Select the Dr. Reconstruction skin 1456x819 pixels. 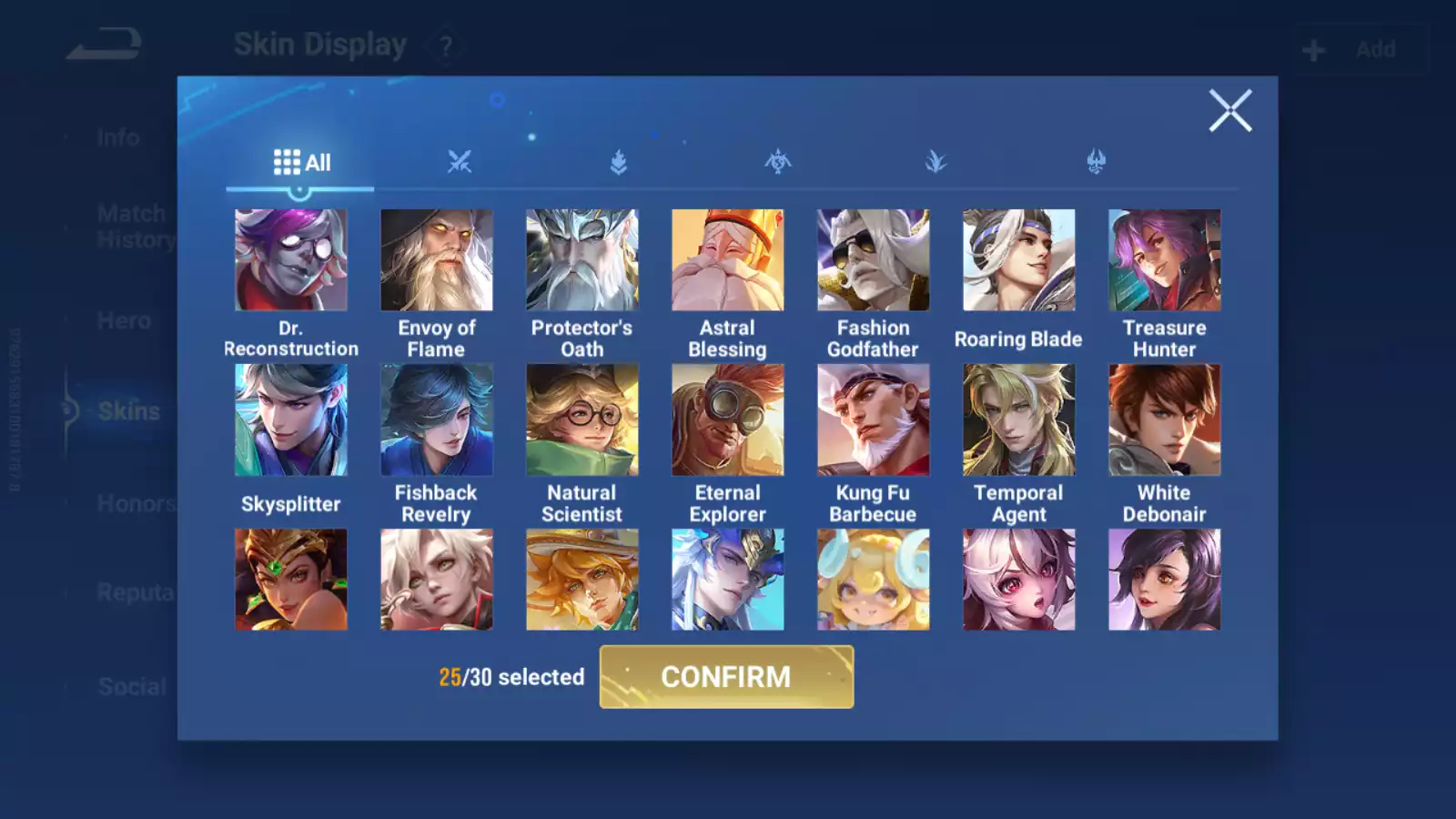tap(291, 260)
